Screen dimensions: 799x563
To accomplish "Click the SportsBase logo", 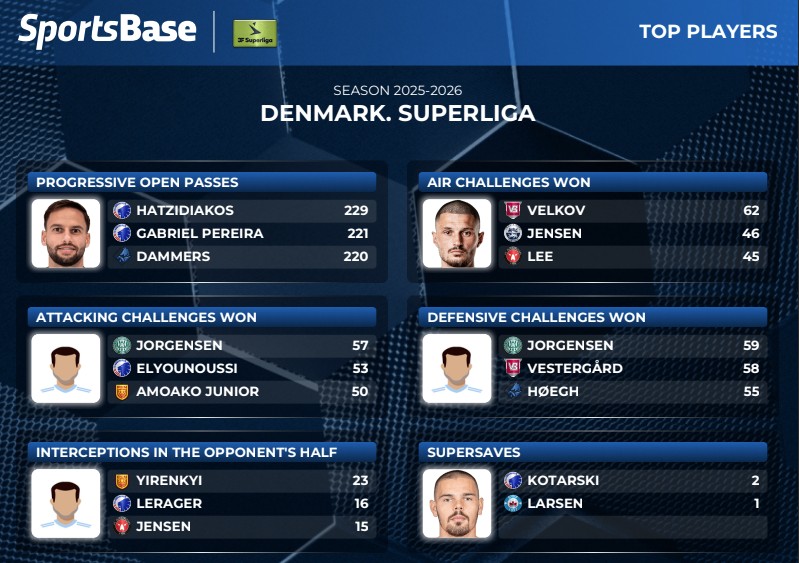I will pos(107,31).
